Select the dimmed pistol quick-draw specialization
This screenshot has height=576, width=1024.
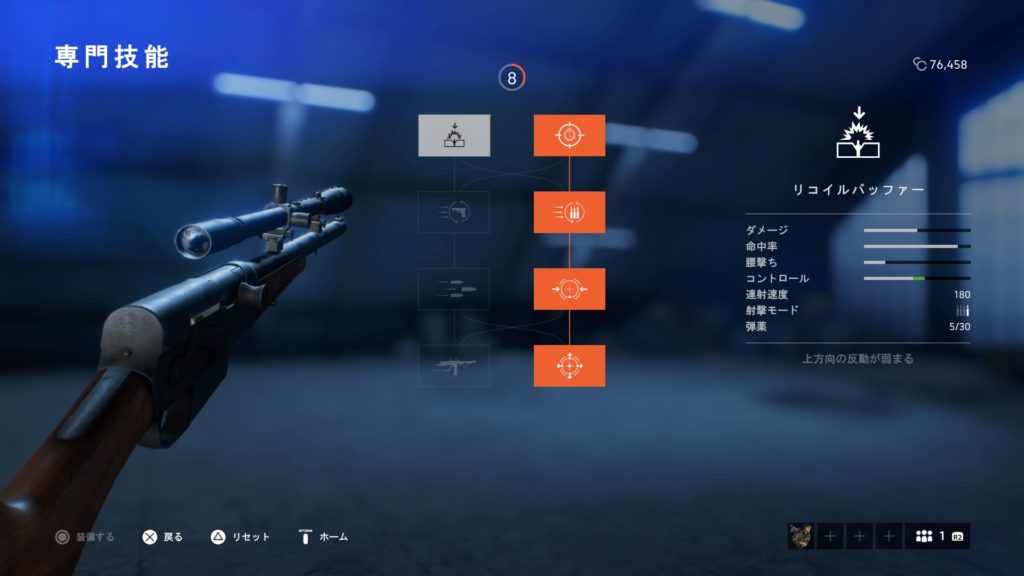[454, 212]
